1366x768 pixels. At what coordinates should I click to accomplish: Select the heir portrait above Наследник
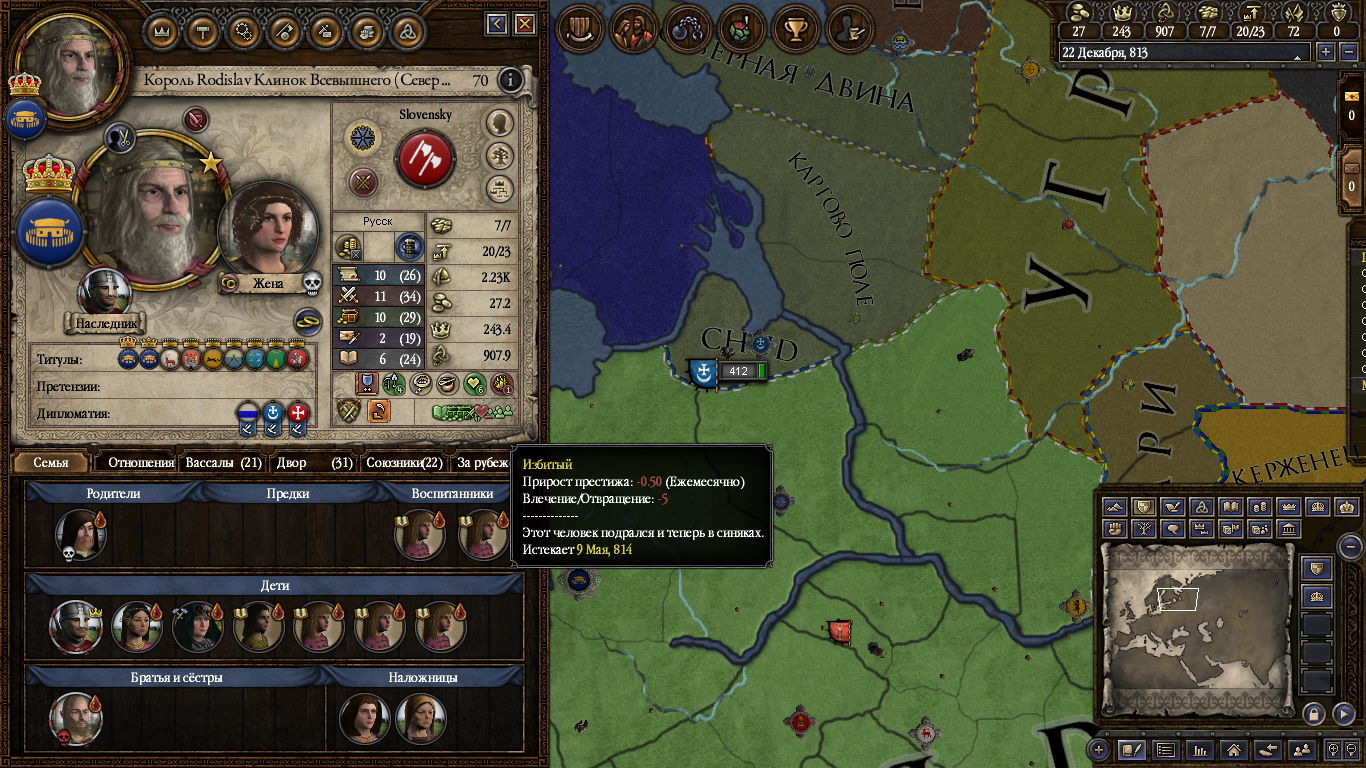[104, 293]
